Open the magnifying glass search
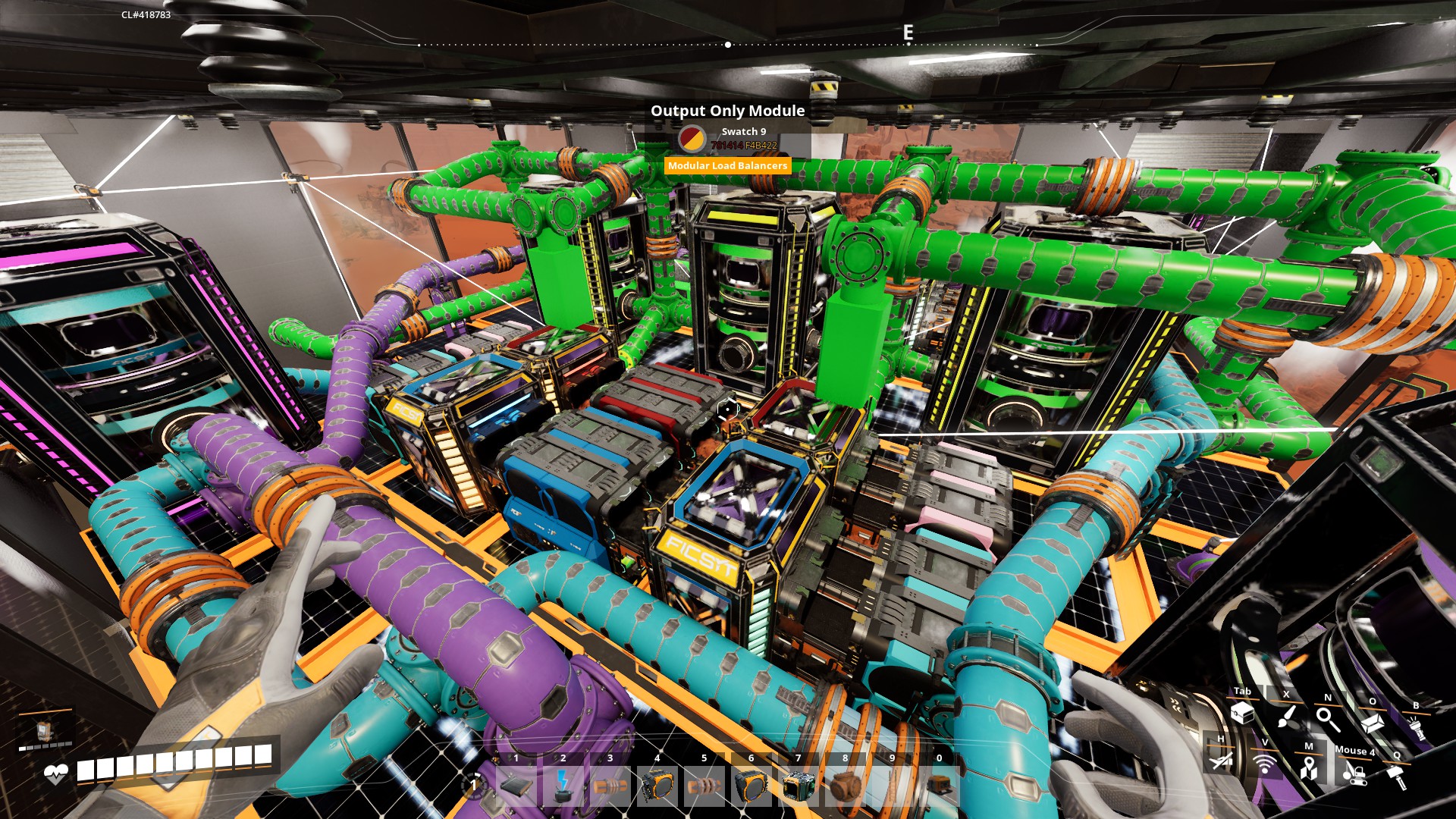This screenshot has width=1456, height=819. coord(1327,718)
